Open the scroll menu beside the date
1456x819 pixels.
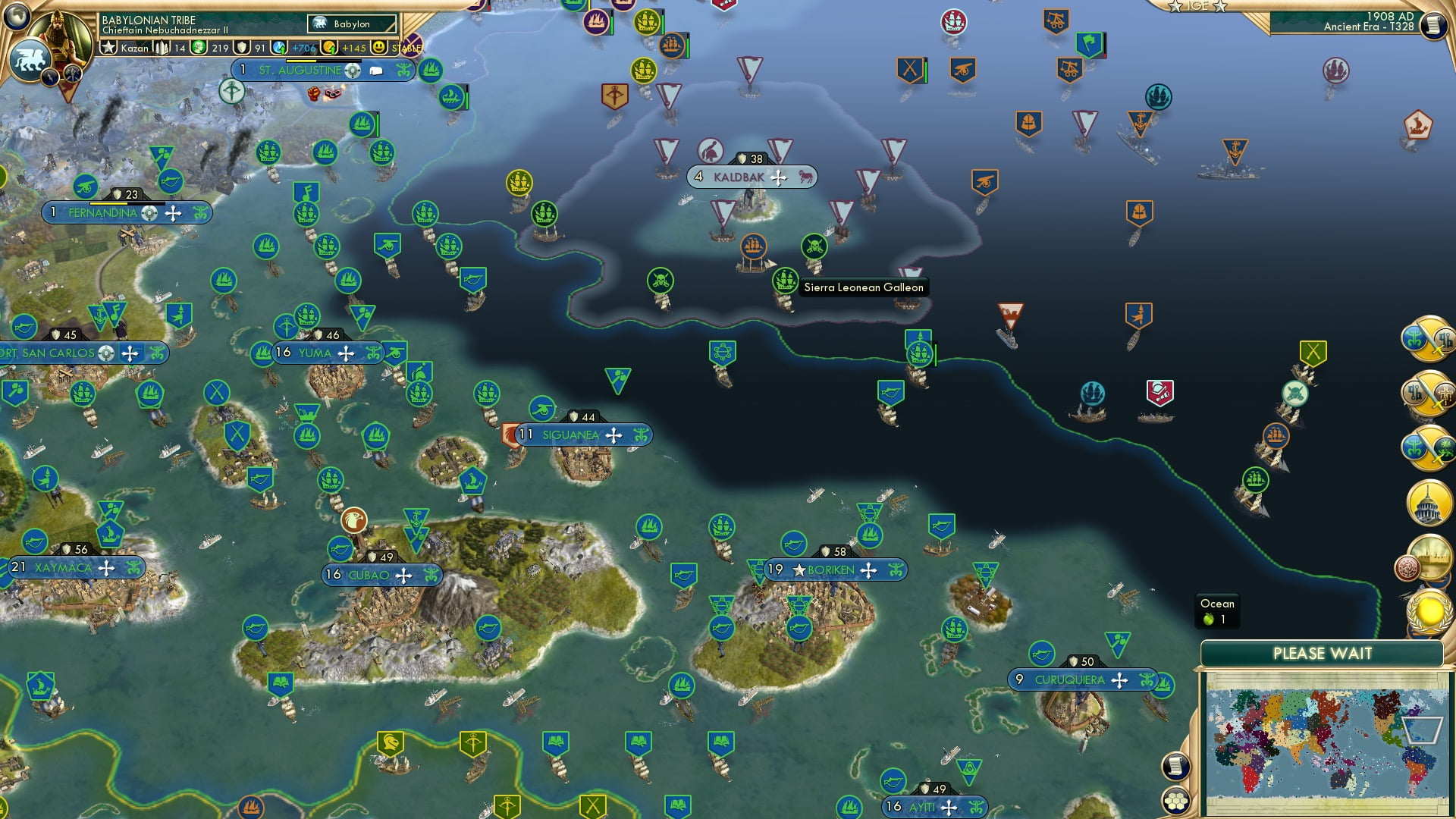(x=1432, y=26)
